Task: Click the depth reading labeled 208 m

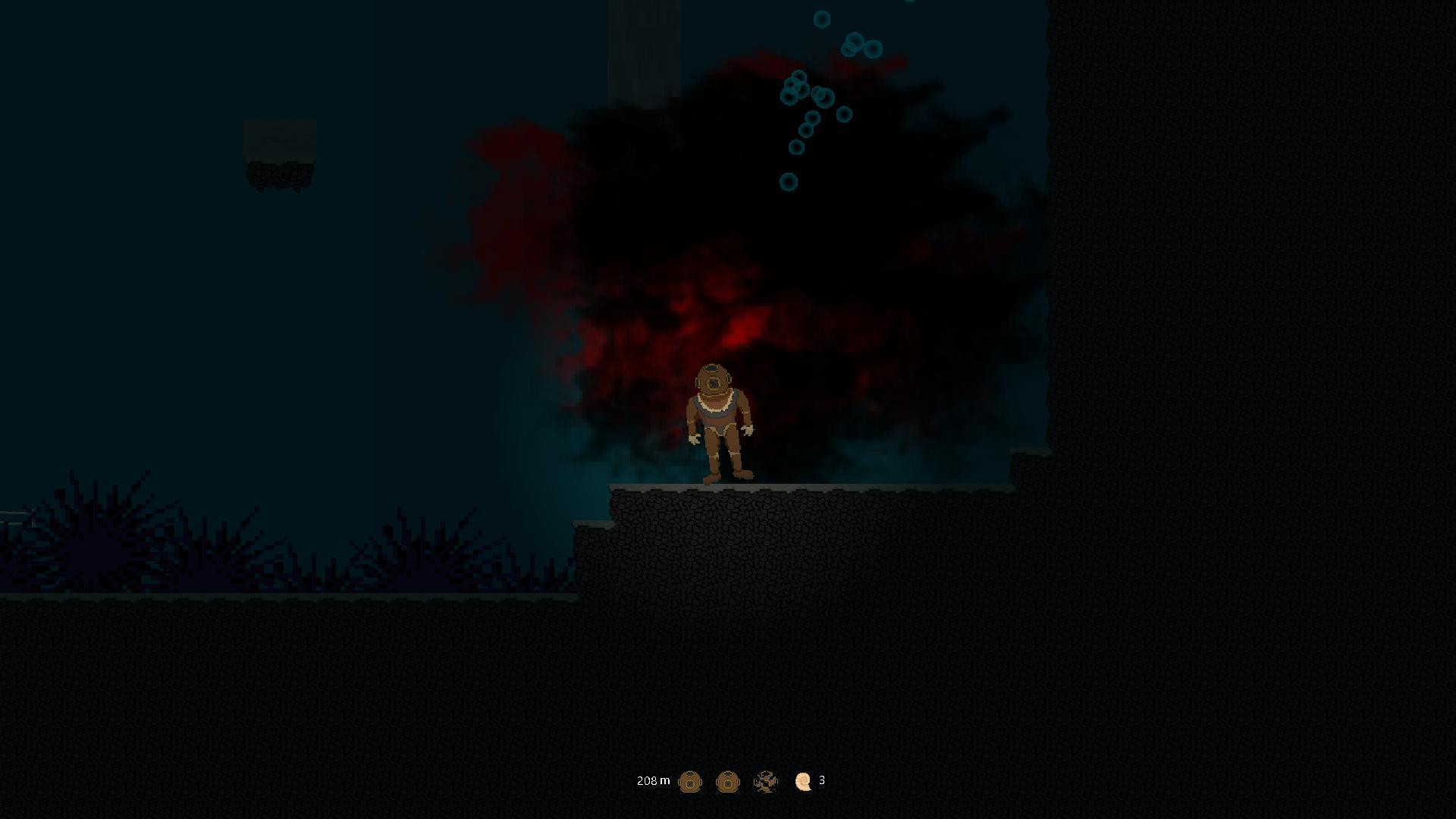Action: pos(653,780)
